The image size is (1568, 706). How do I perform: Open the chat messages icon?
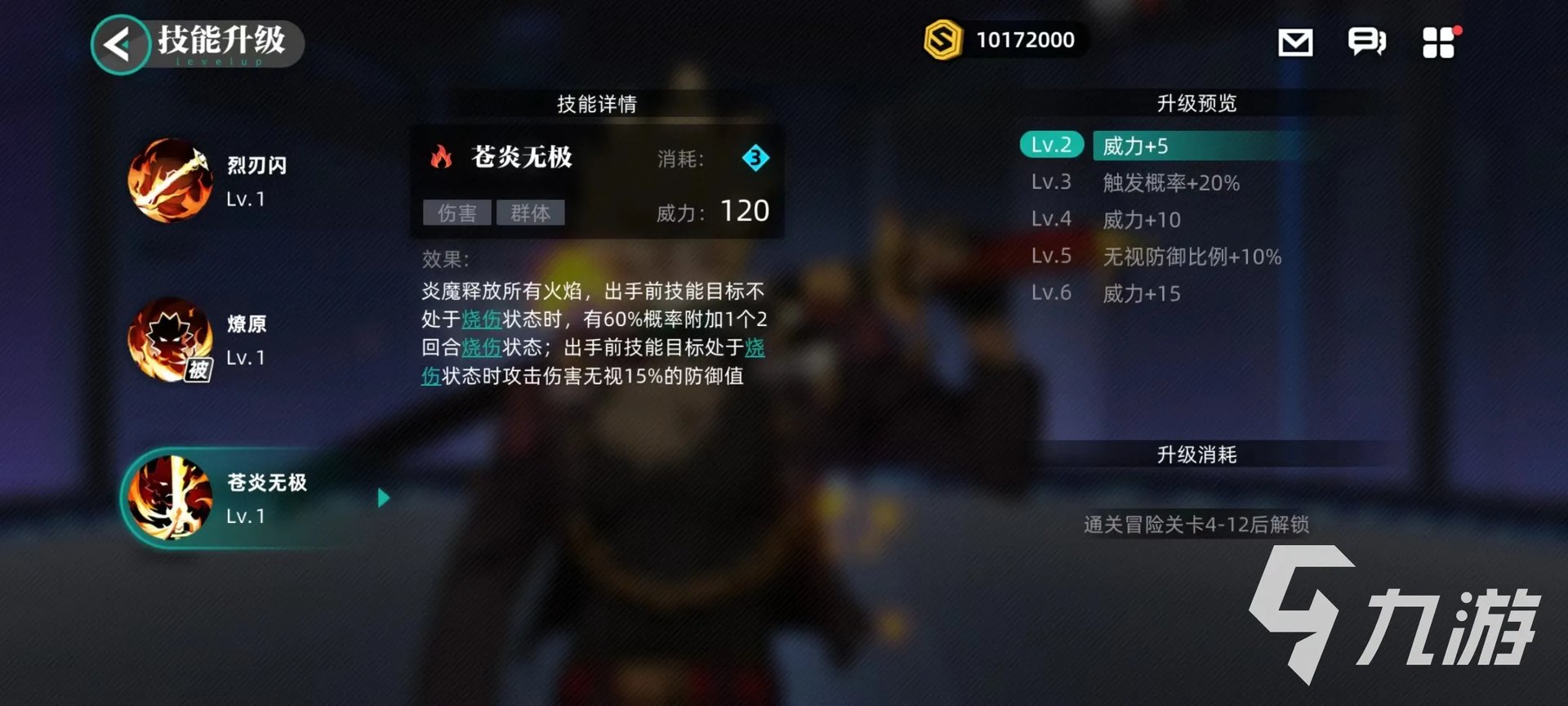(x=1365, y=42)
